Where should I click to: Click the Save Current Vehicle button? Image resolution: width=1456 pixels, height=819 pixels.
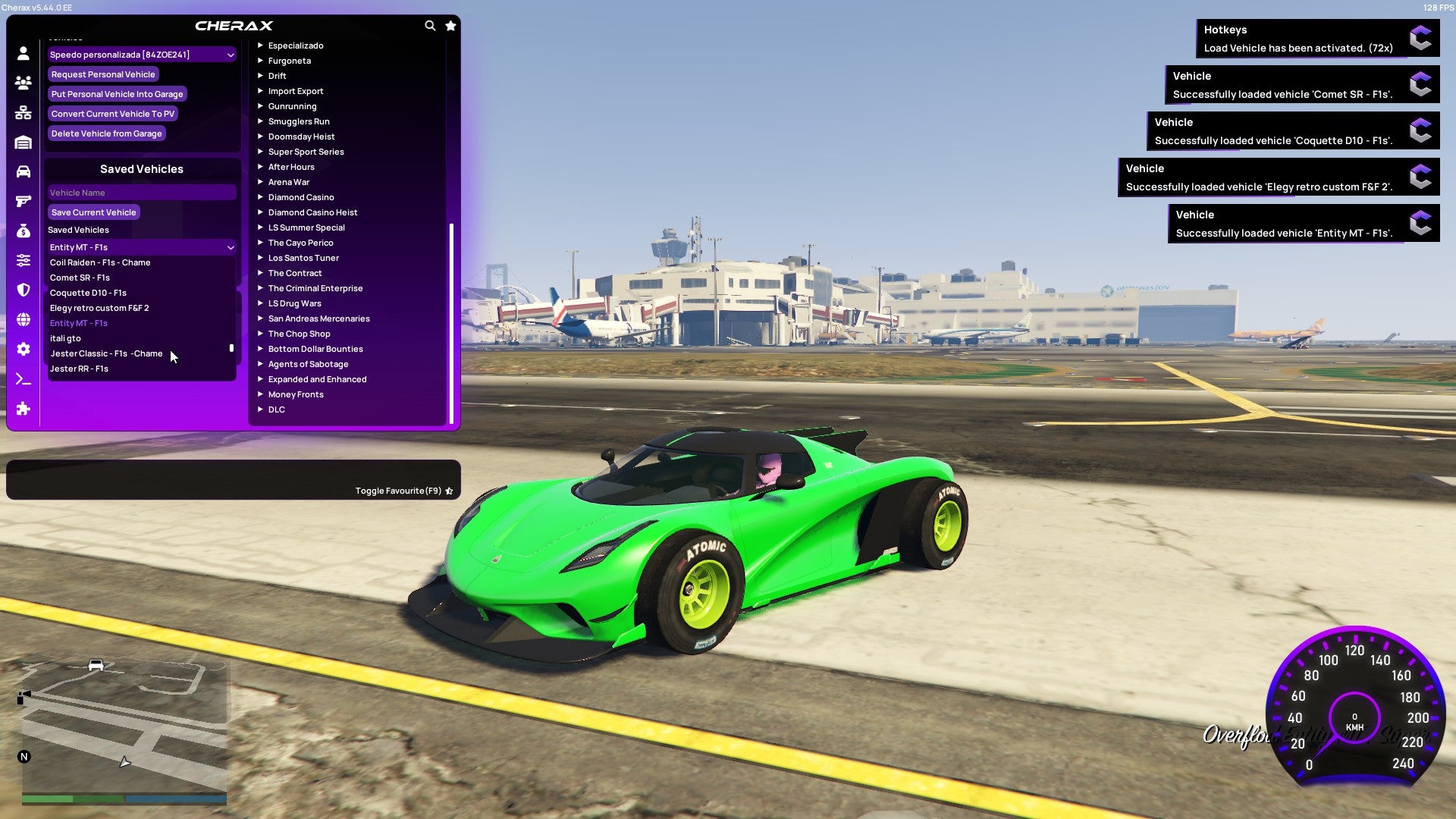coord(93,212)
